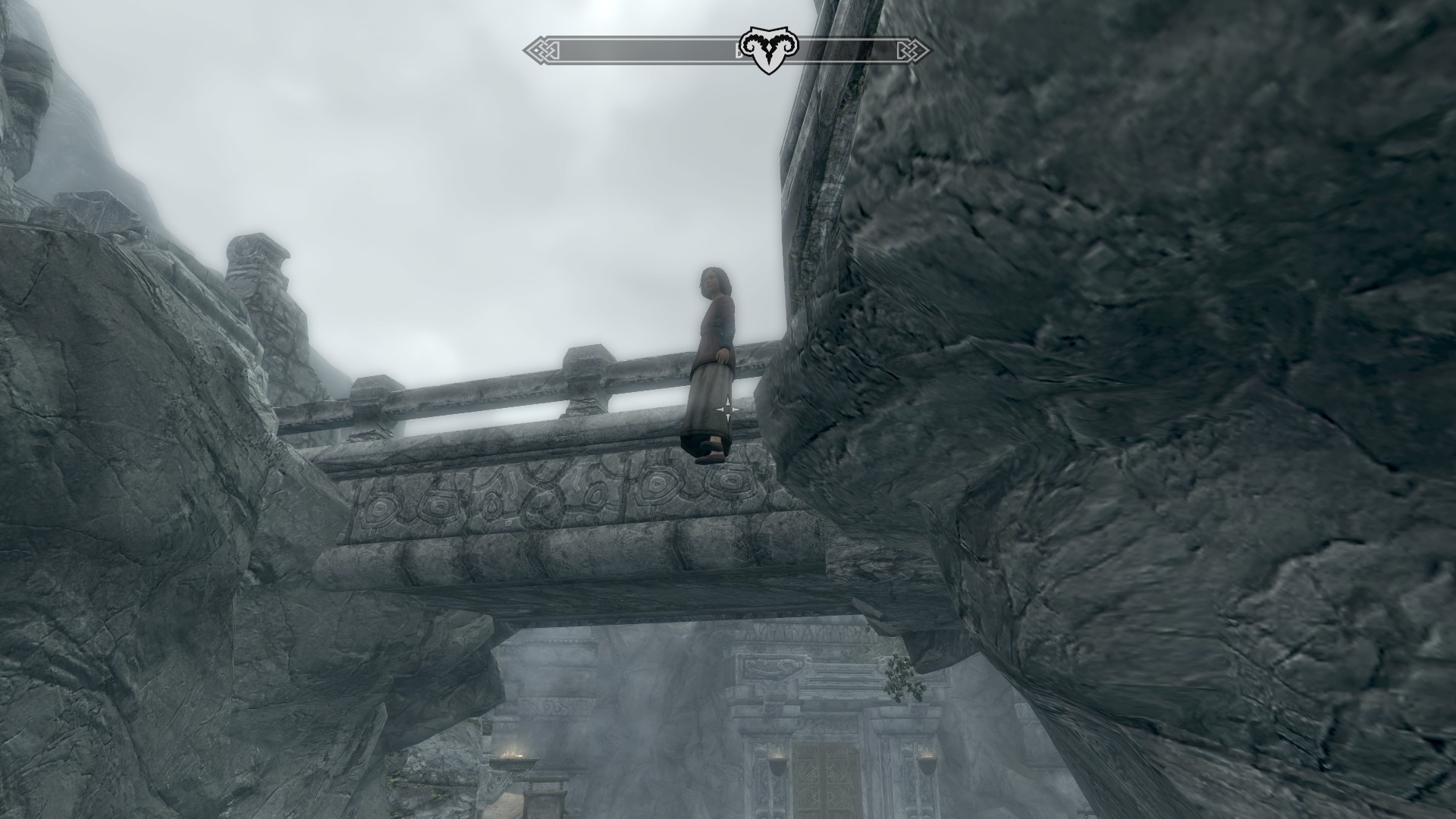Click the W direction letter on the compass

point(739,49)
